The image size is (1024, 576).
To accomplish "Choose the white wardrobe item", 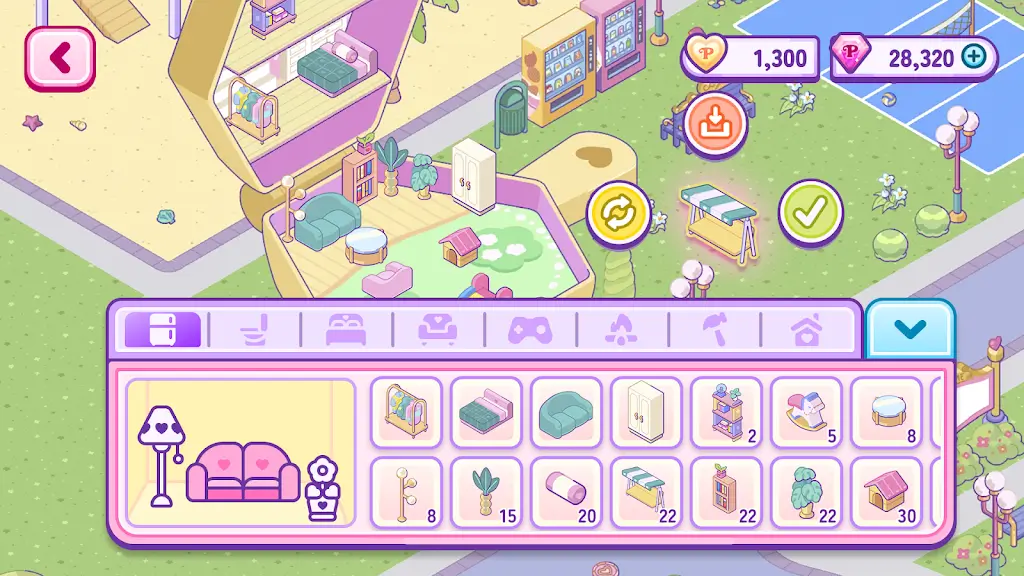I will 646,411.
